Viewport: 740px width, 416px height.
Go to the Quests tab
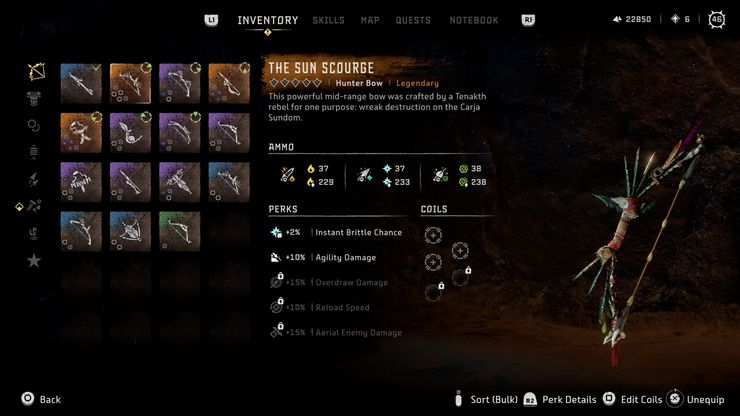(413, 20)
